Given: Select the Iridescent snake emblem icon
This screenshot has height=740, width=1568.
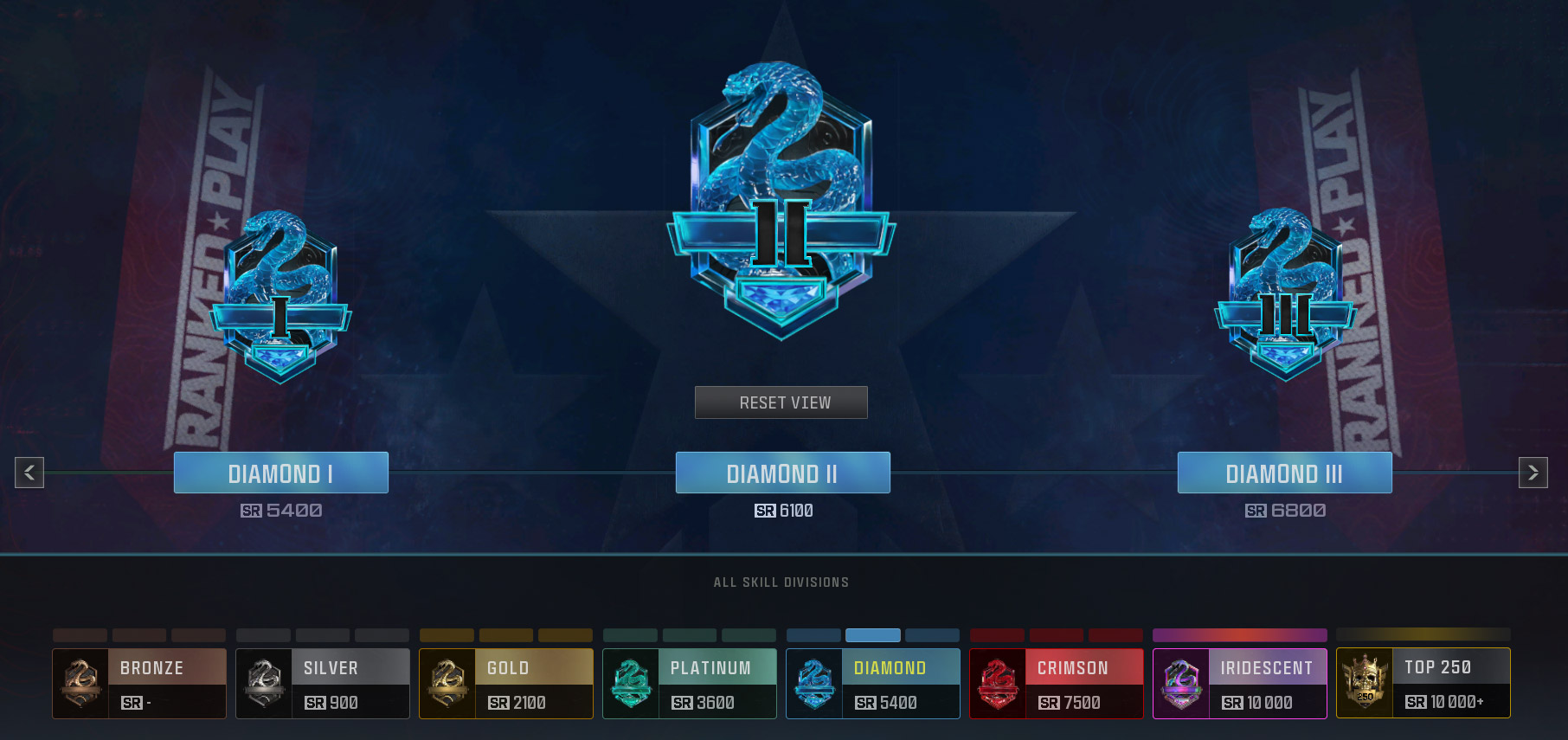Looking at the screenshot, I should point(1181,684).
